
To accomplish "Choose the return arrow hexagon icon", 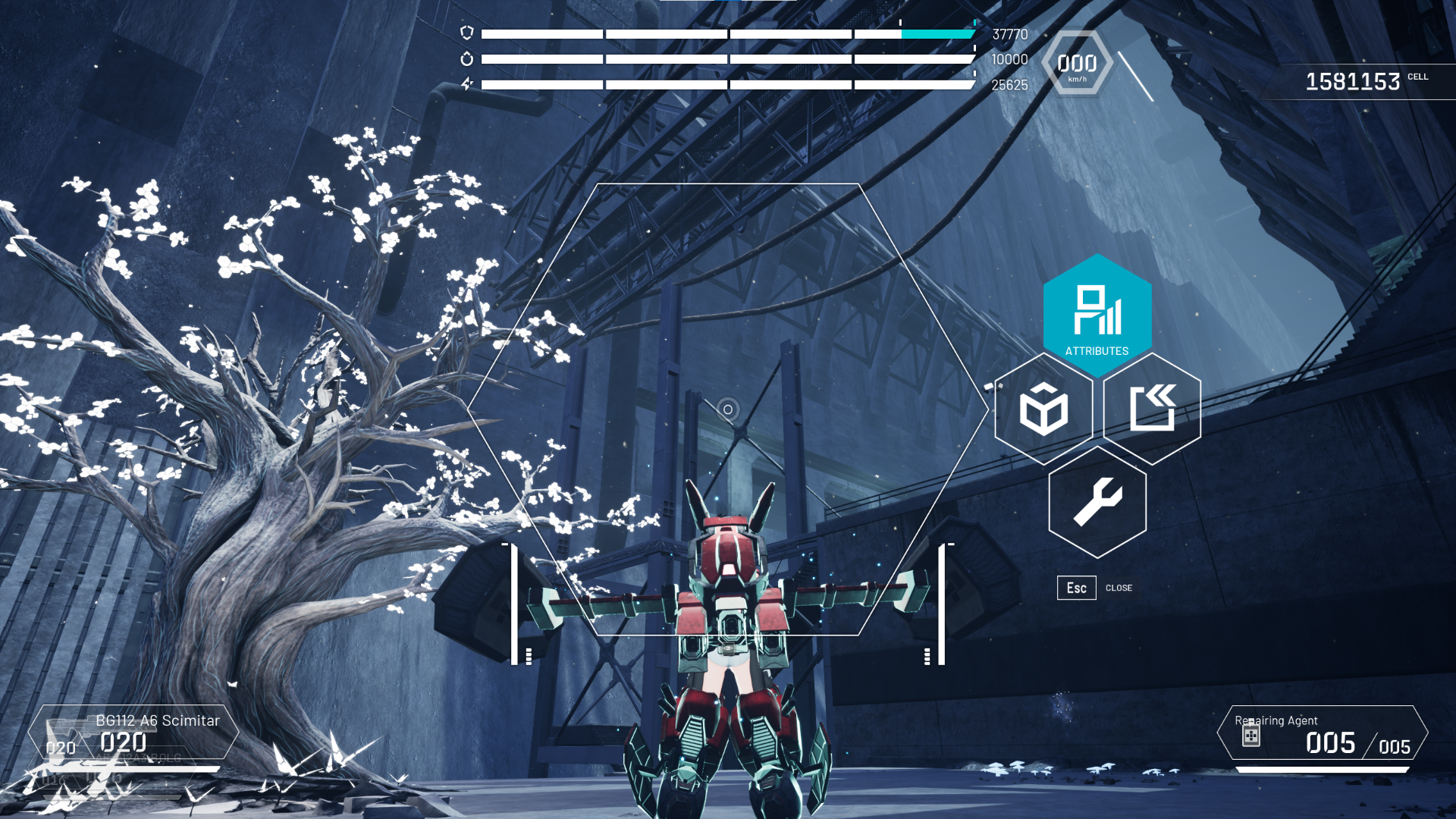I will [x=1152, y=409].
